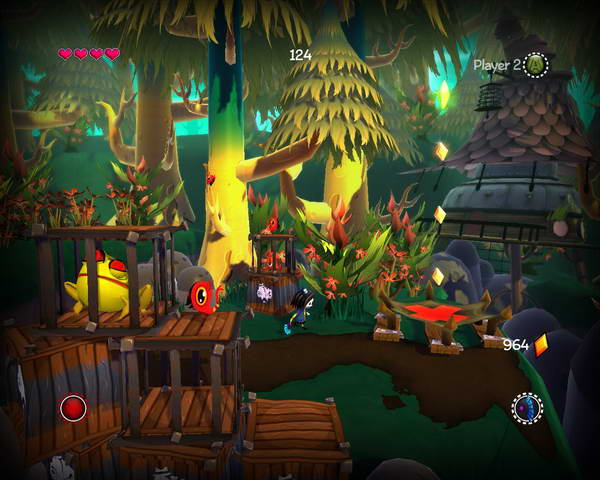Screen dimensions: 600x480
Task: Activate the red orb ability icon
Action: (73, 408)
